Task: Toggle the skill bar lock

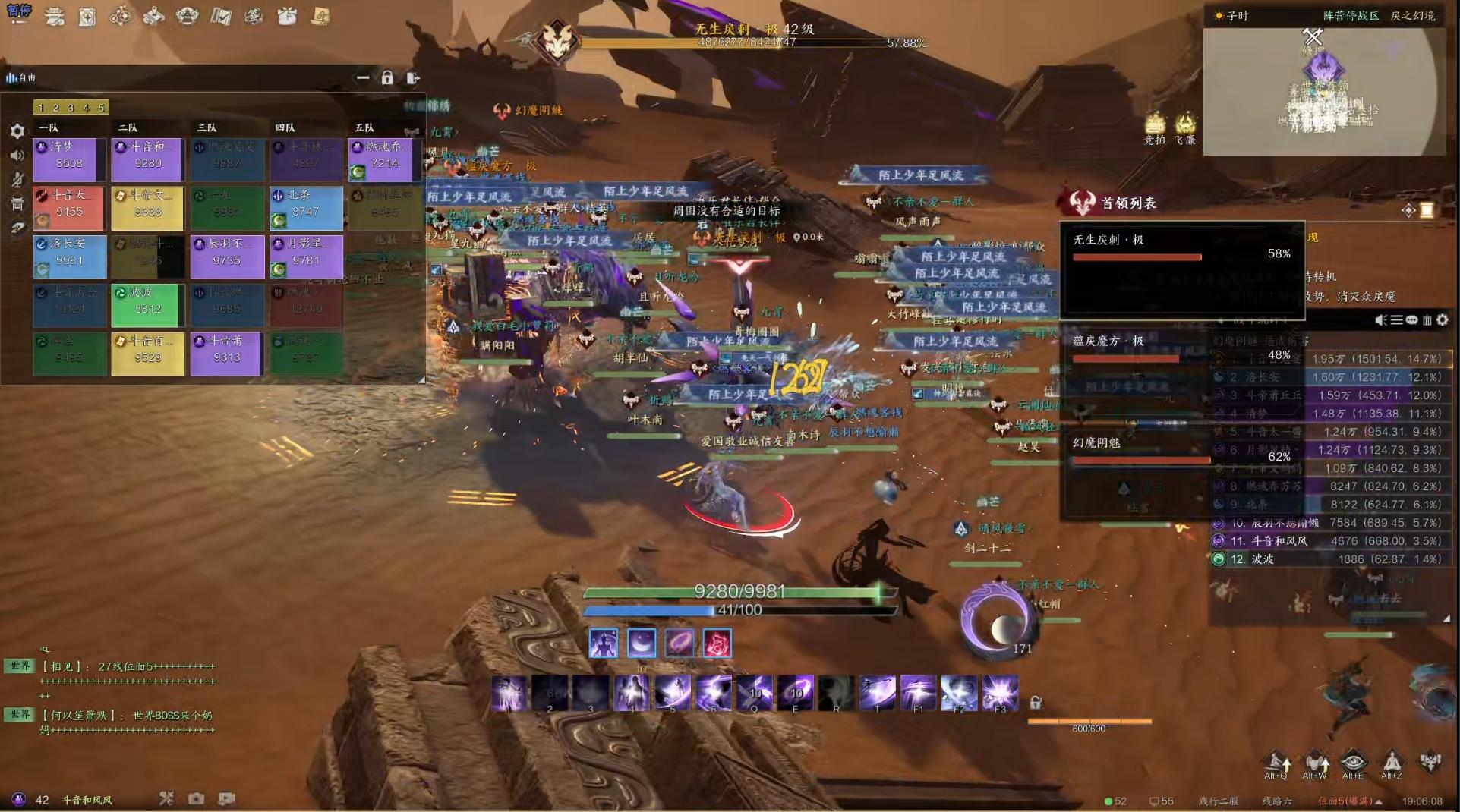Action: 1036,703
